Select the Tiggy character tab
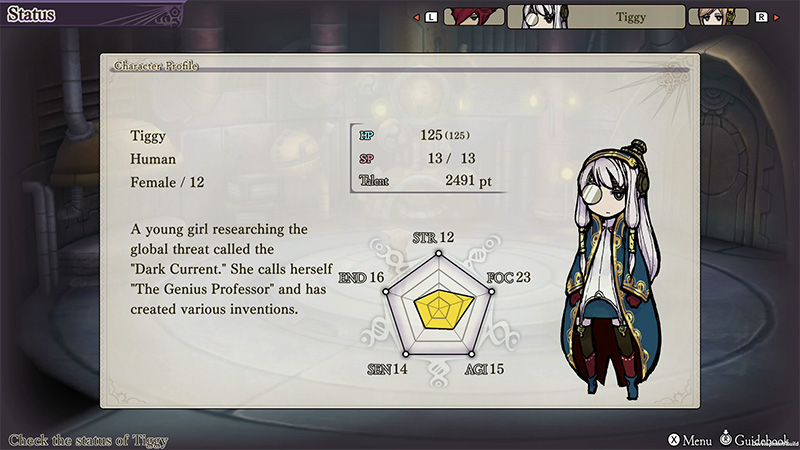The height and width of the screenshot is (450, 800). tap(596, 16)
